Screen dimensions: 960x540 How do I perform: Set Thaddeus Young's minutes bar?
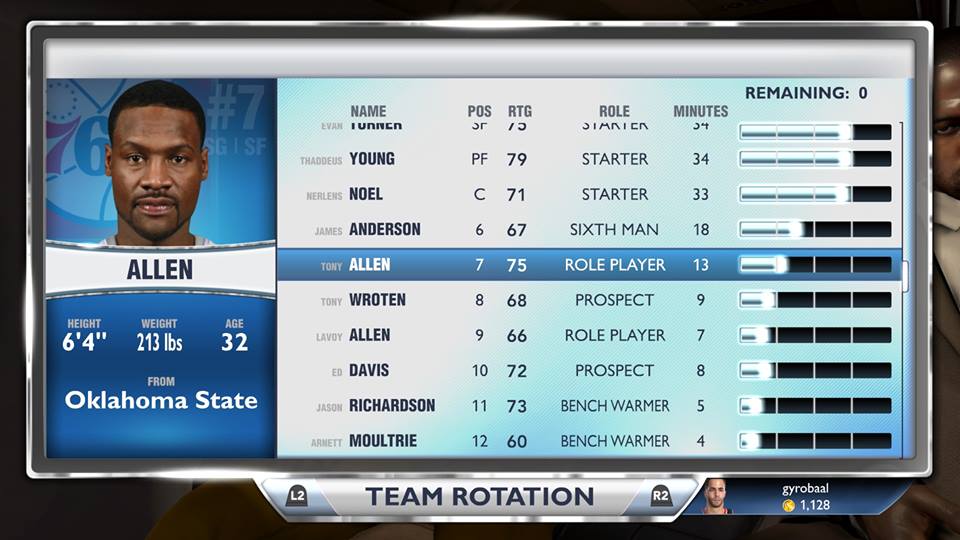[x=814, y=159]
